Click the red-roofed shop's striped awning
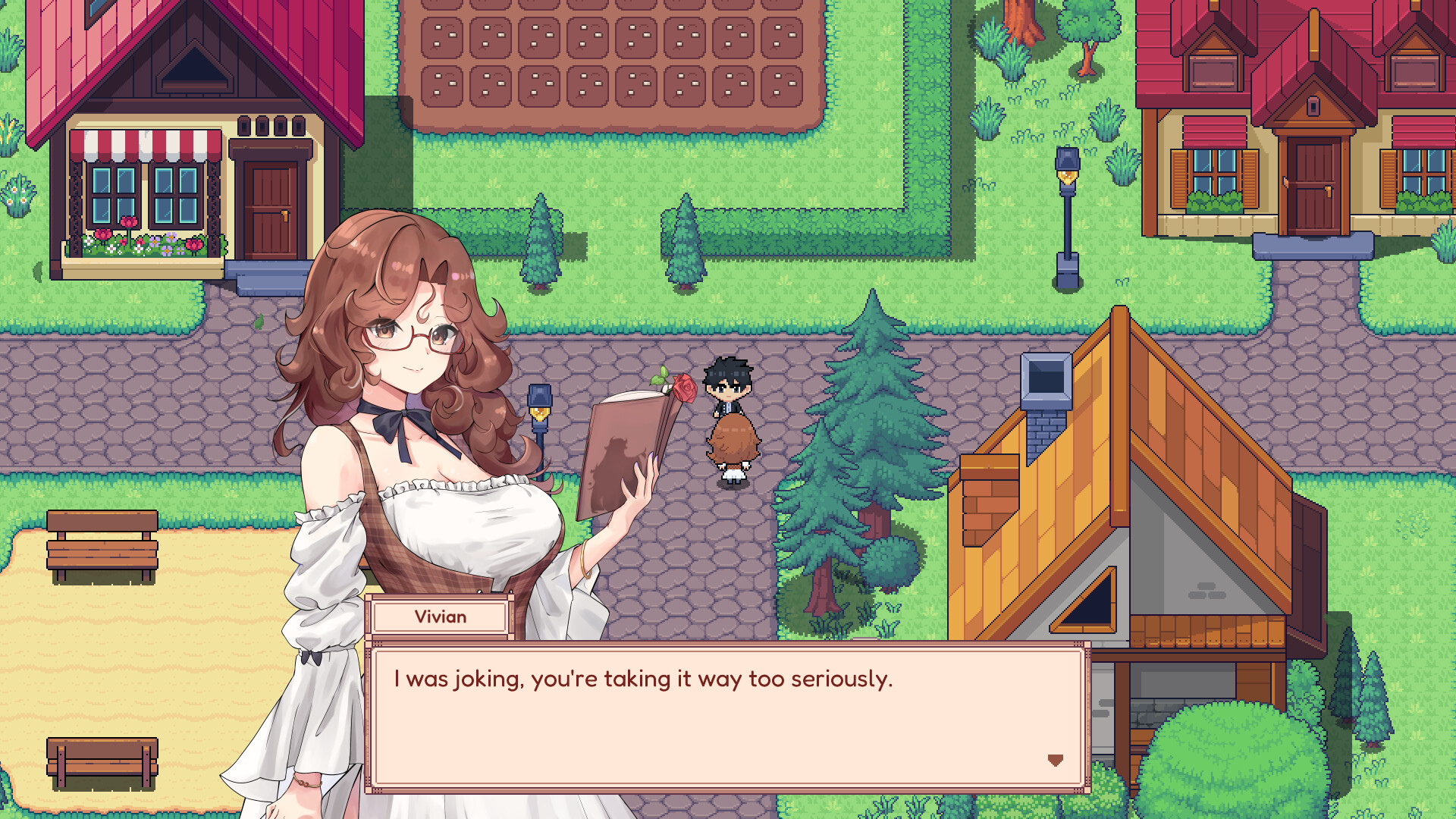 tap(144, 144)
